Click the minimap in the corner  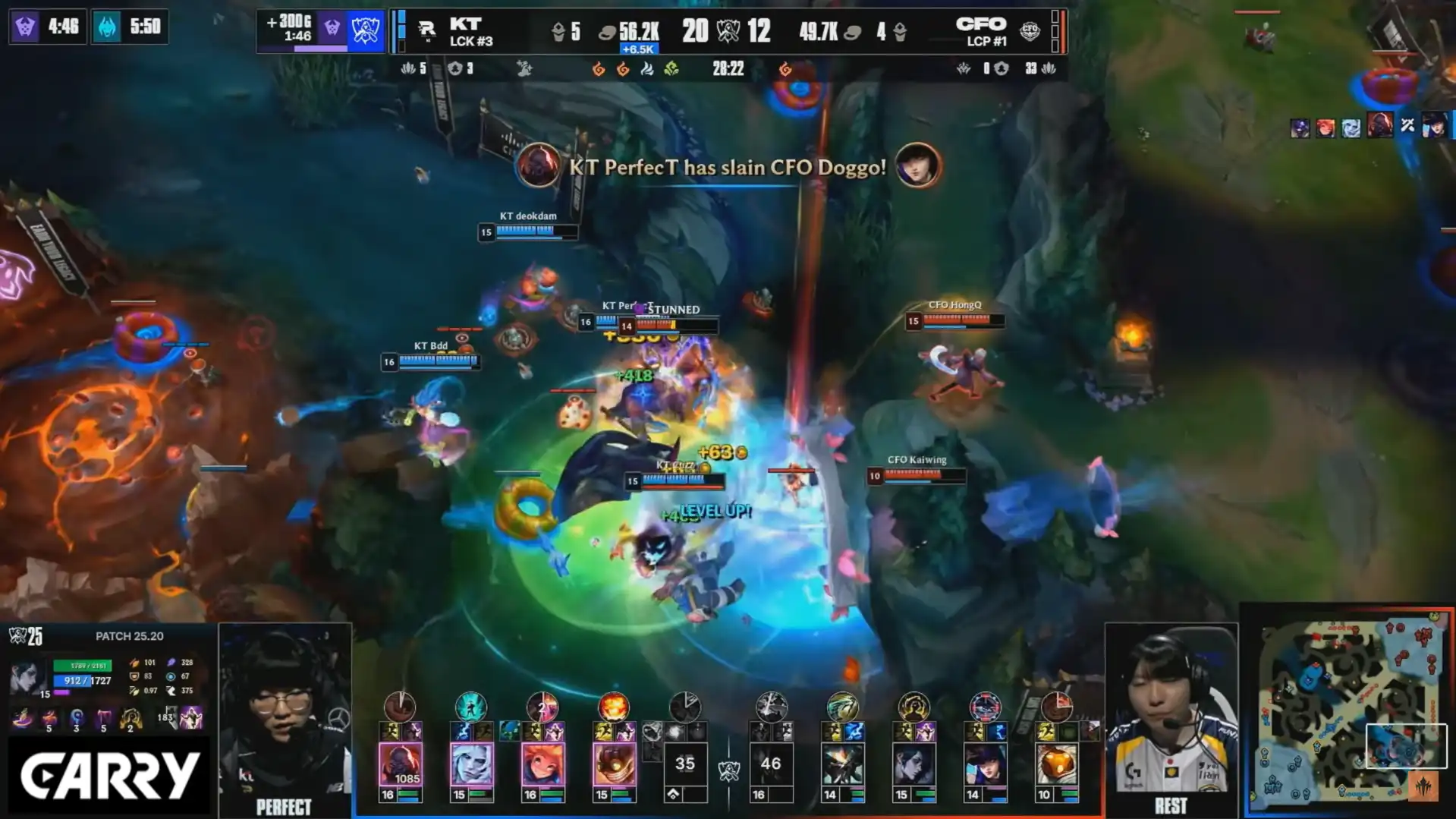[x=1349, y=710]
